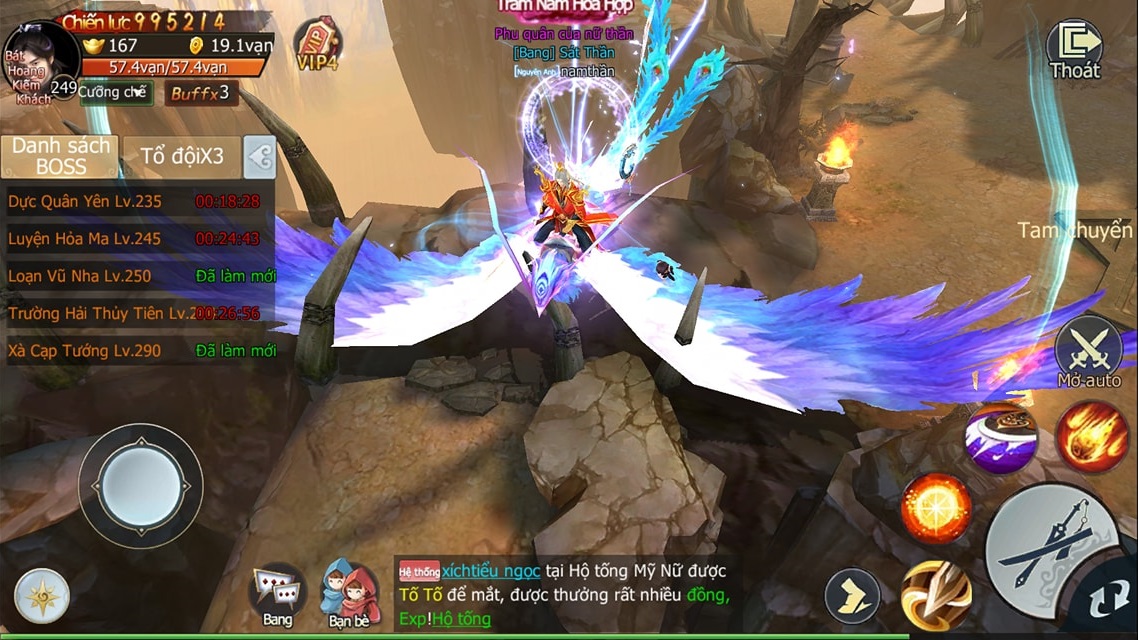Click the compass star button
The width and height of the screenshot is (1138, 640).
click(42, 596)
